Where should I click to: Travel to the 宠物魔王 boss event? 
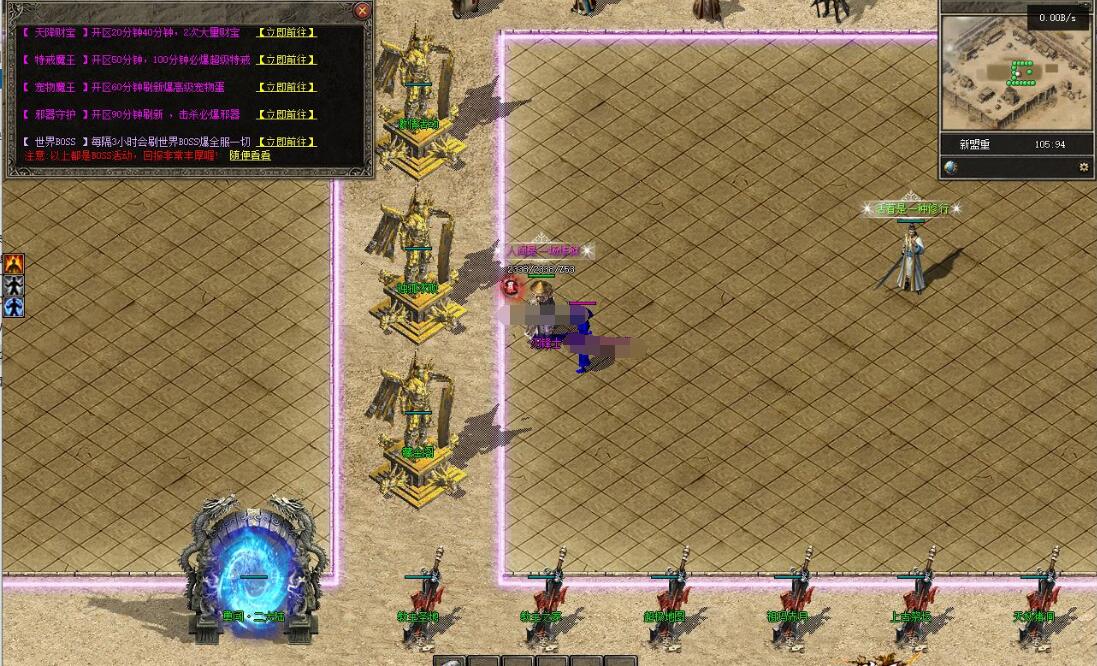coord(287,88)
